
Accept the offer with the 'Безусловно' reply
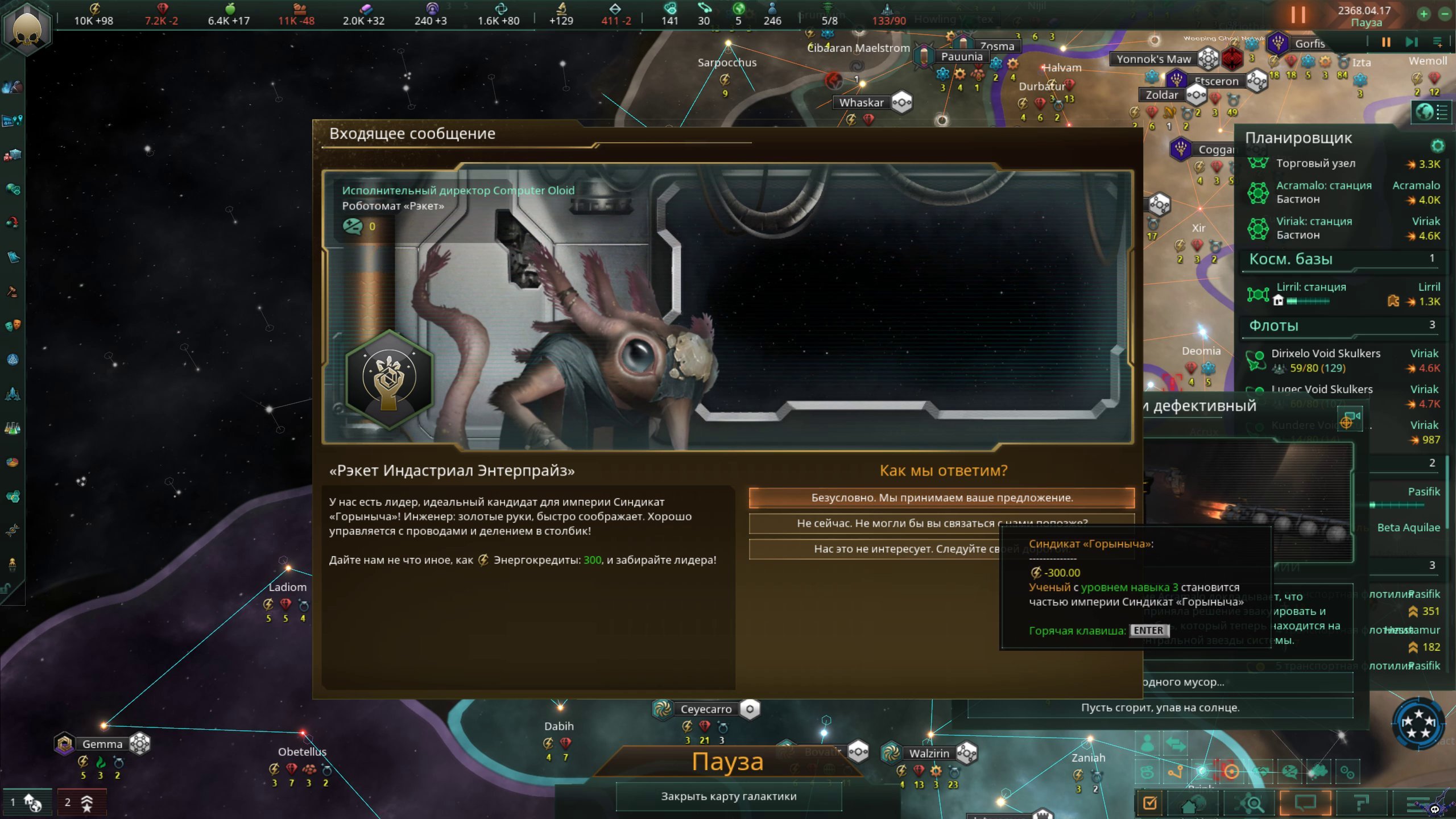click(x=941, y=498)
